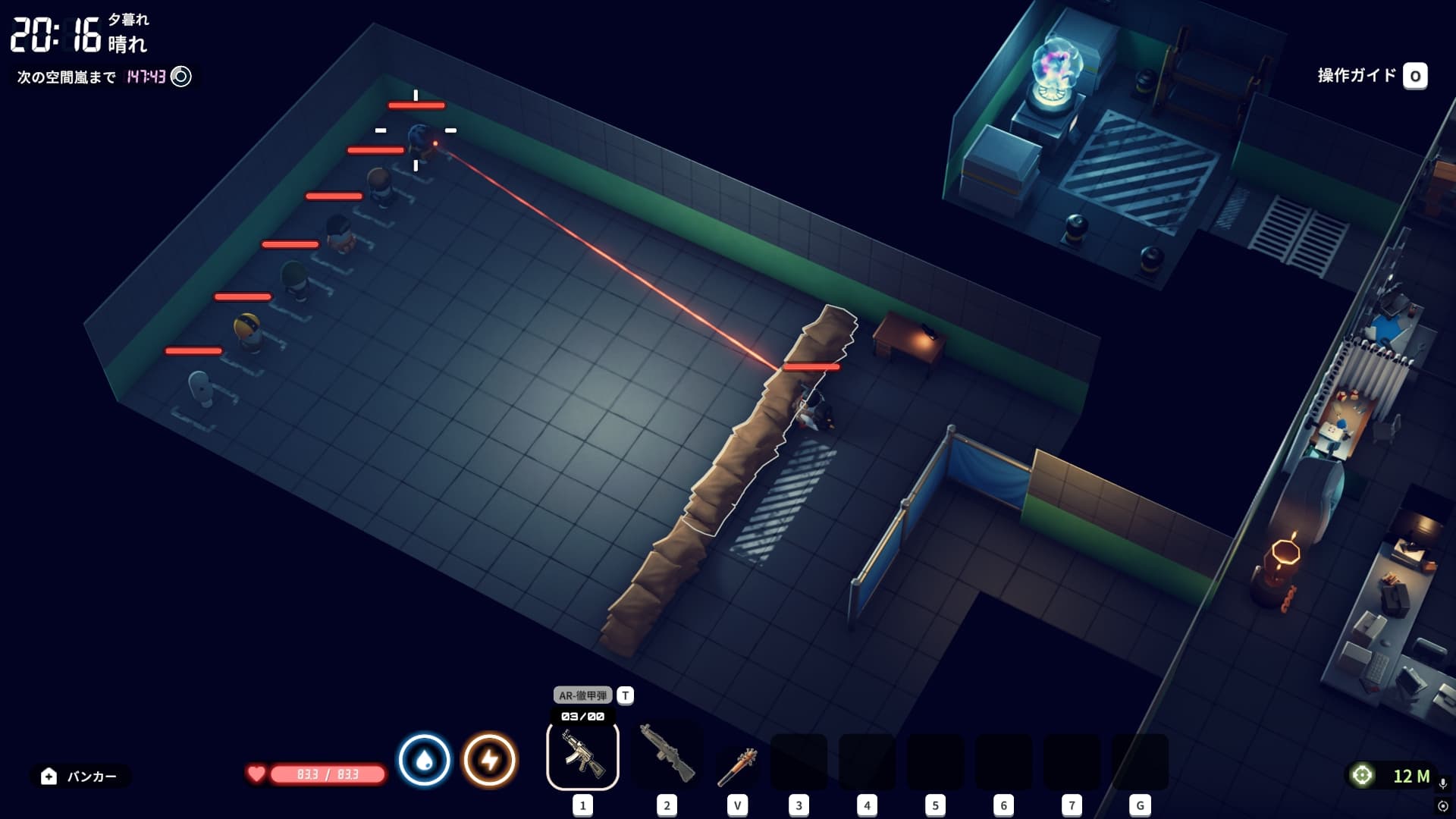
Task: Toggle the microphone voice chat icon
Action: [1442, 783]
